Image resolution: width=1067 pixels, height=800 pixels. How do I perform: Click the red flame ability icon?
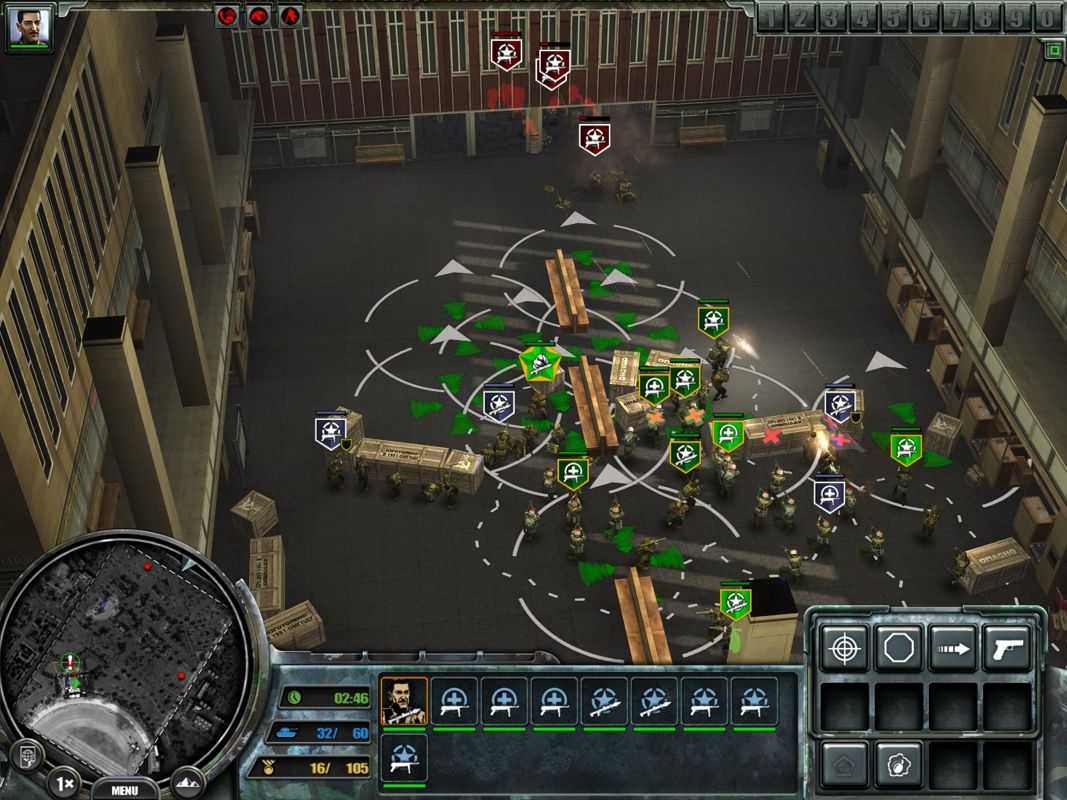(290, 16)
